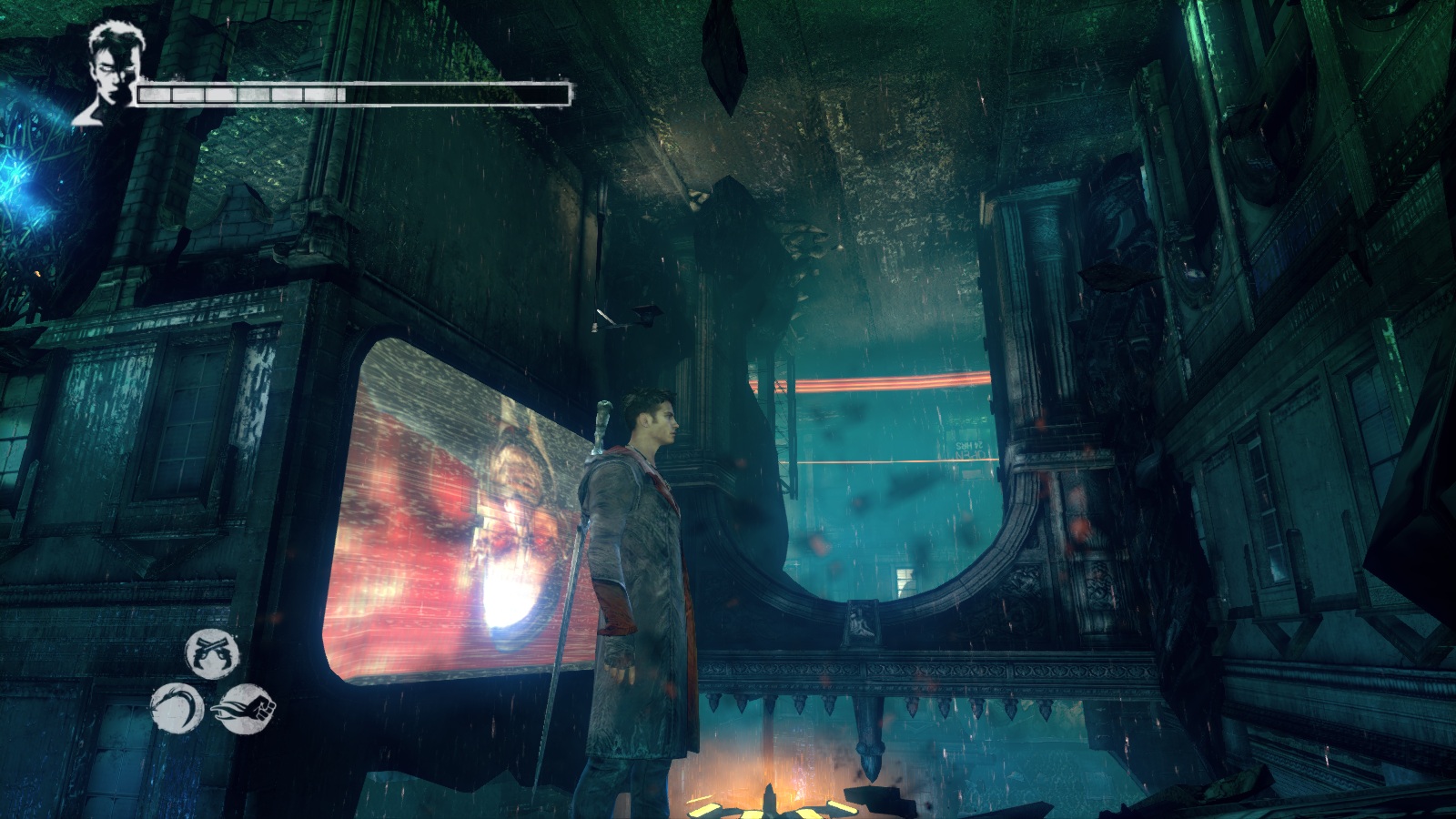Select the dual pistols weapon icon
The height and width of the screenshot is (819, 1456).
[212, 652]
